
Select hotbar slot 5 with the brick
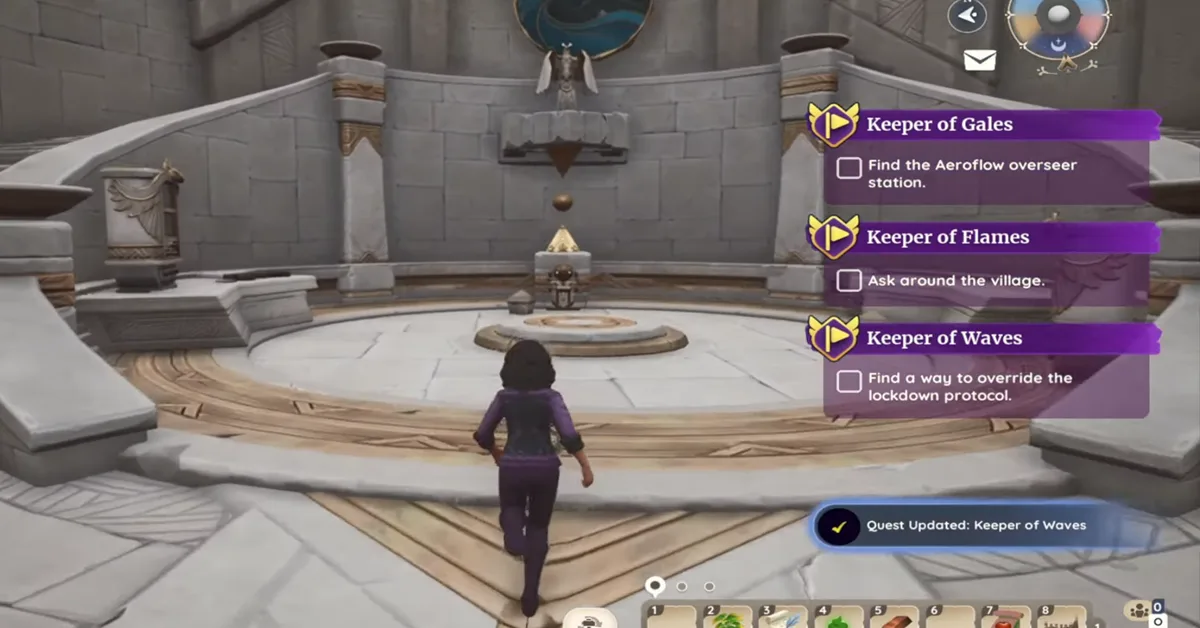point(894,618)
